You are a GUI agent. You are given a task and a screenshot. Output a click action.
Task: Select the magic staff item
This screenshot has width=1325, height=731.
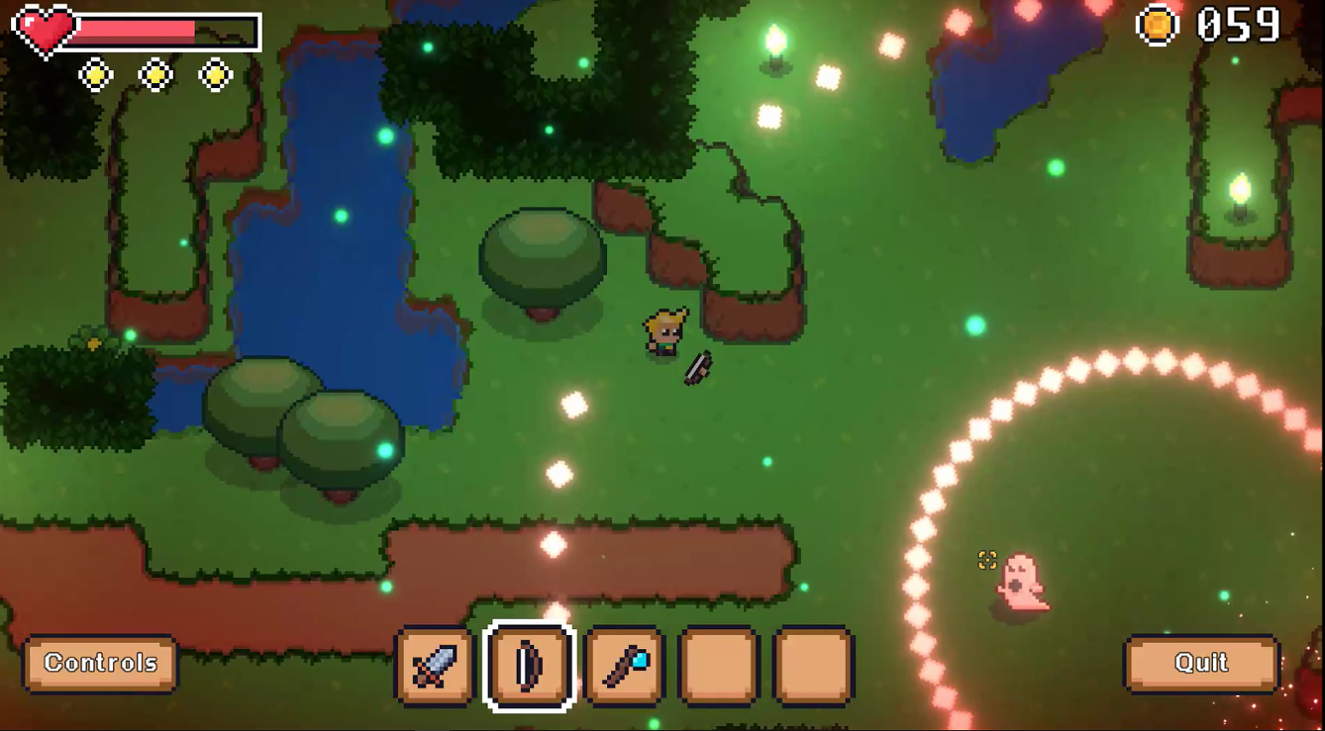tap(622, 668)
